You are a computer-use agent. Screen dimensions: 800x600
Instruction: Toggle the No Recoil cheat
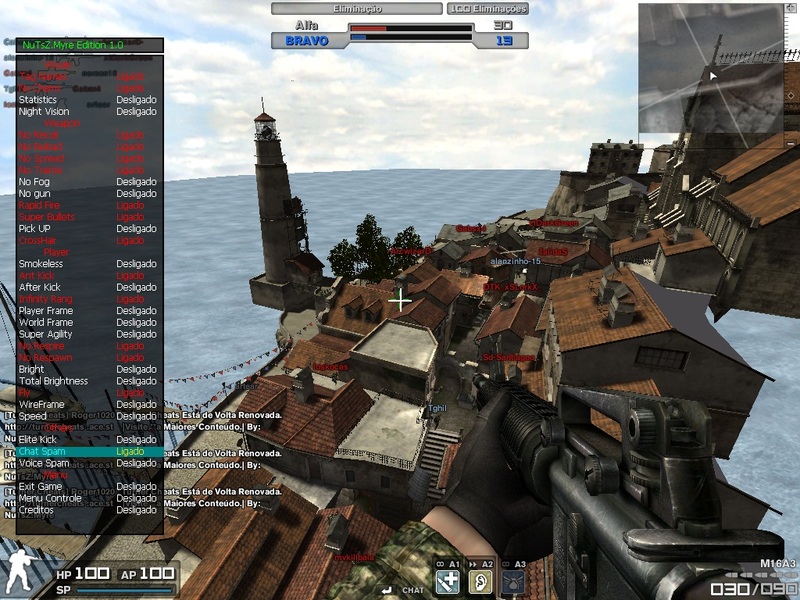point(39,135)
